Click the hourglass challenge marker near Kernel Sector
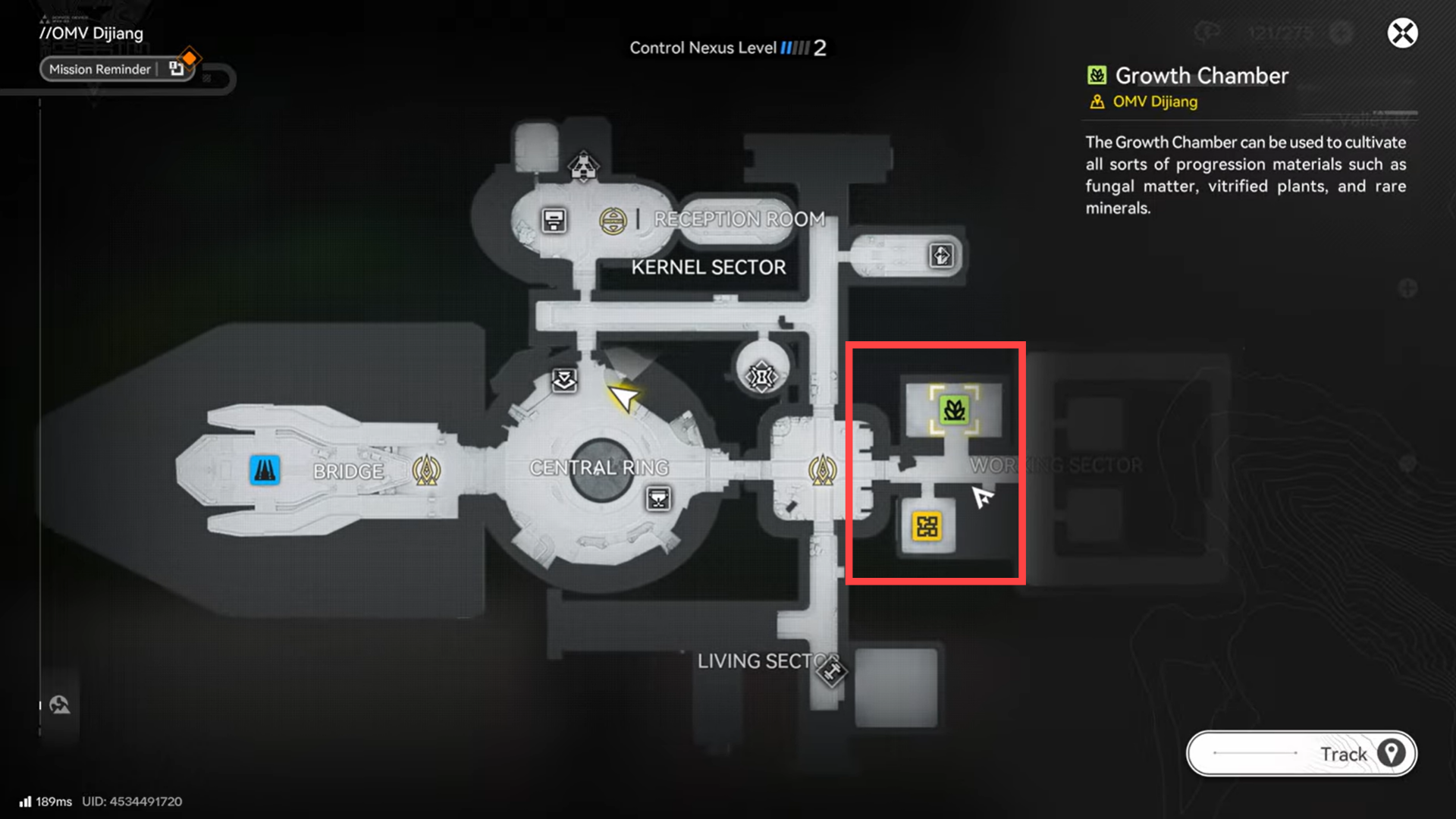Screen dimensions: 1456x819 point(761,373)
